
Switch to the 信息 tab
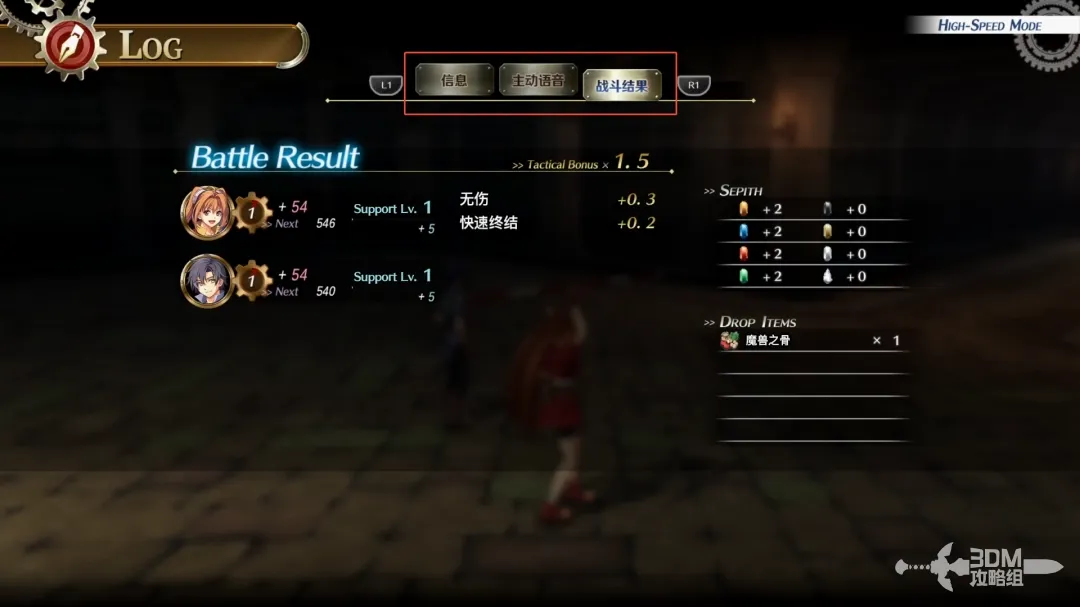[x=454, y=80]
